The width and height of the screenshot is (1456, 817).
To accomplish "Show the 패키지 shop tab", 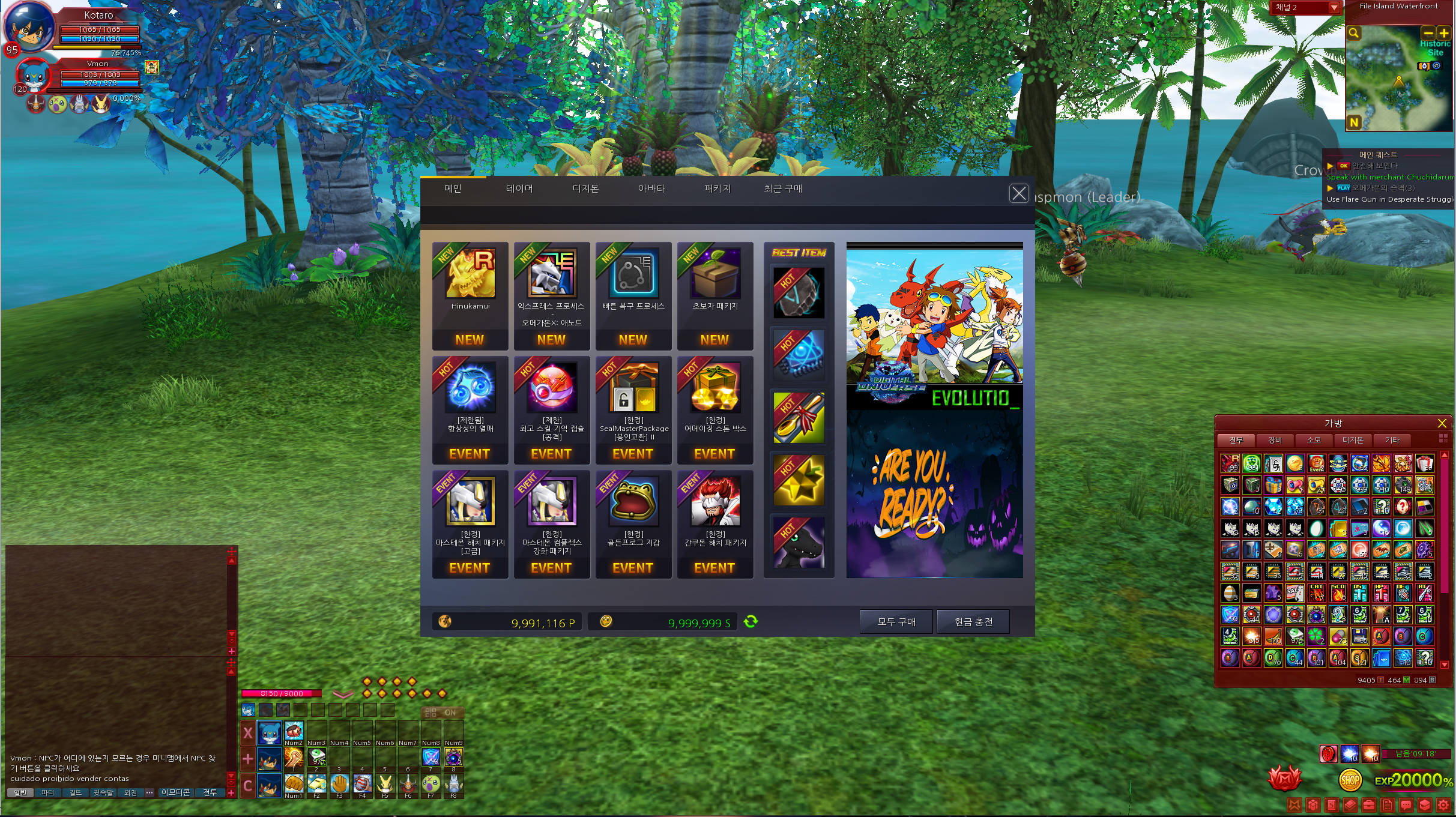I will [717, 188].
